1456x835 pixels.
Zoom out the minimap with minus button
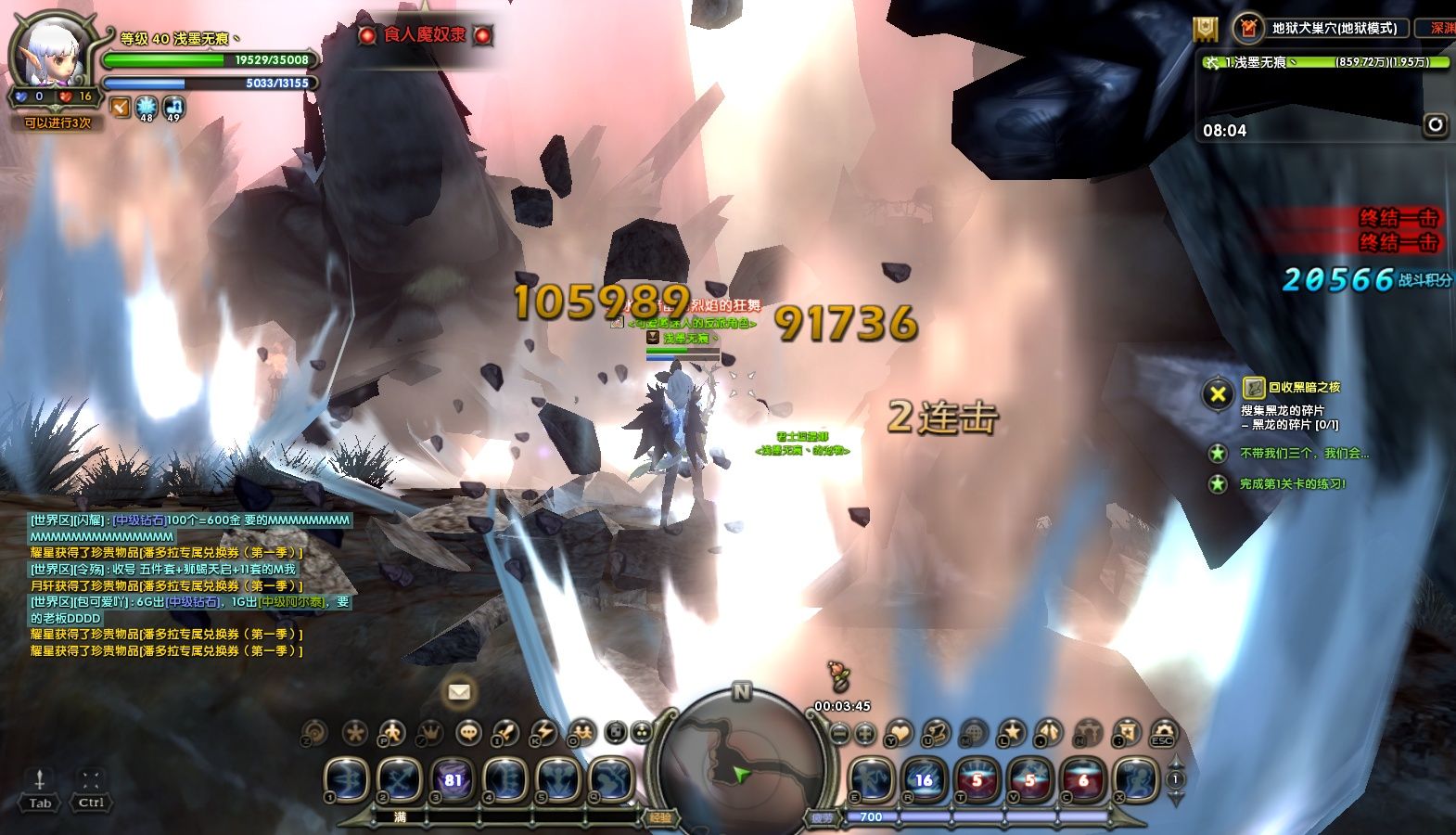pyautogui.click(x=838, y=733)
